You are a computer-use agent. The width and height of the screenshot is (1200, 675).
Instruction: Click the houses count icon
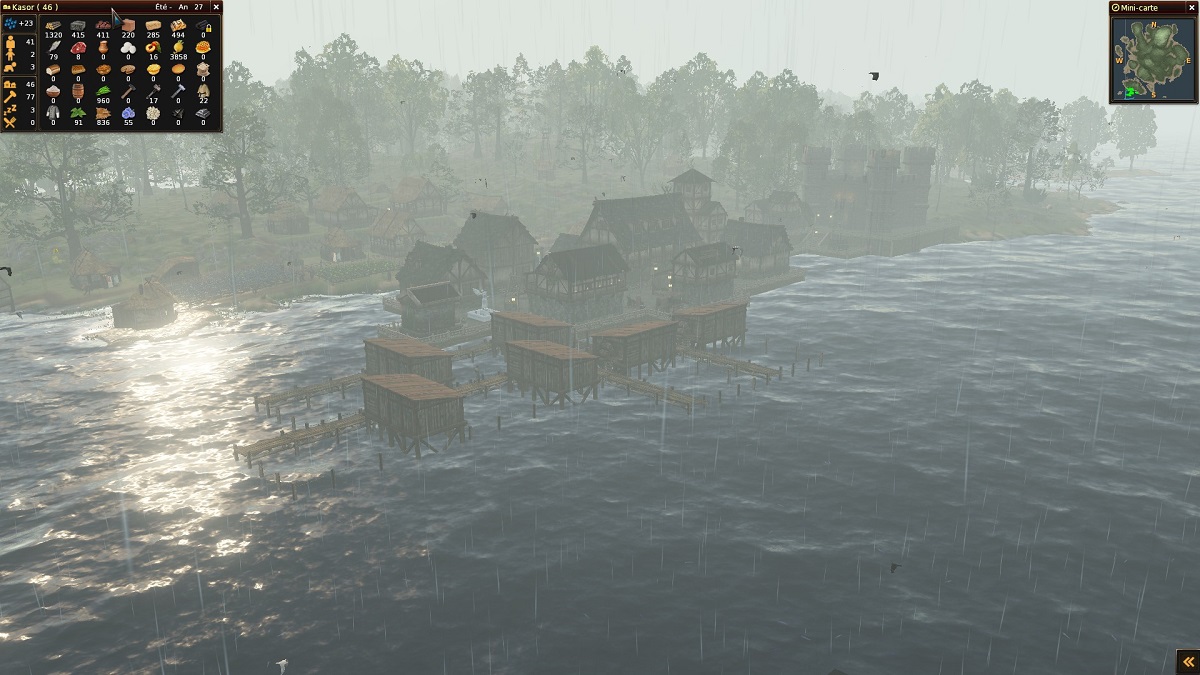point(11,85)
